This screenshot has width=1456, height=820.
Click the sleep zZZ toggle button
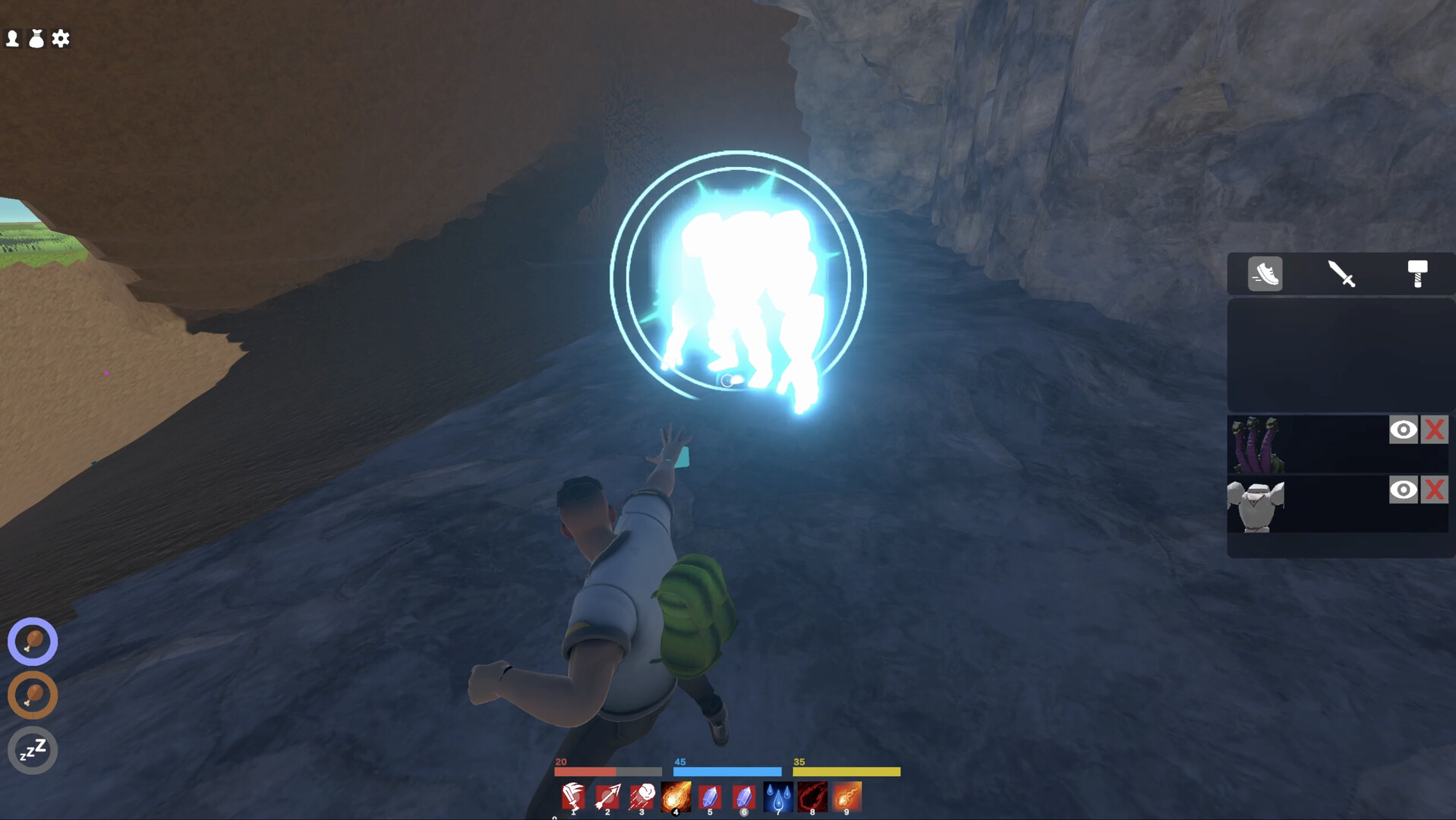pyautogui.click(x=32, y=750)
